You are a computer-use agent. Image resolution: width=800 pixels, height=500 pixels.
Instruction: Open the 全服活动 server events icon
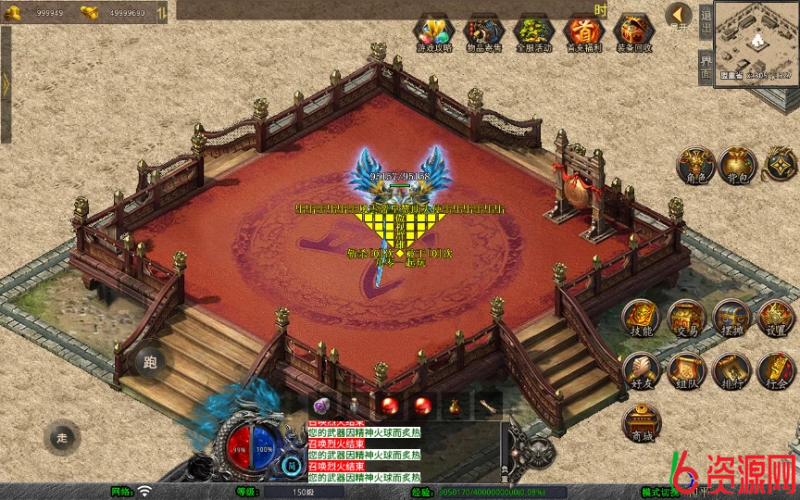533,32
